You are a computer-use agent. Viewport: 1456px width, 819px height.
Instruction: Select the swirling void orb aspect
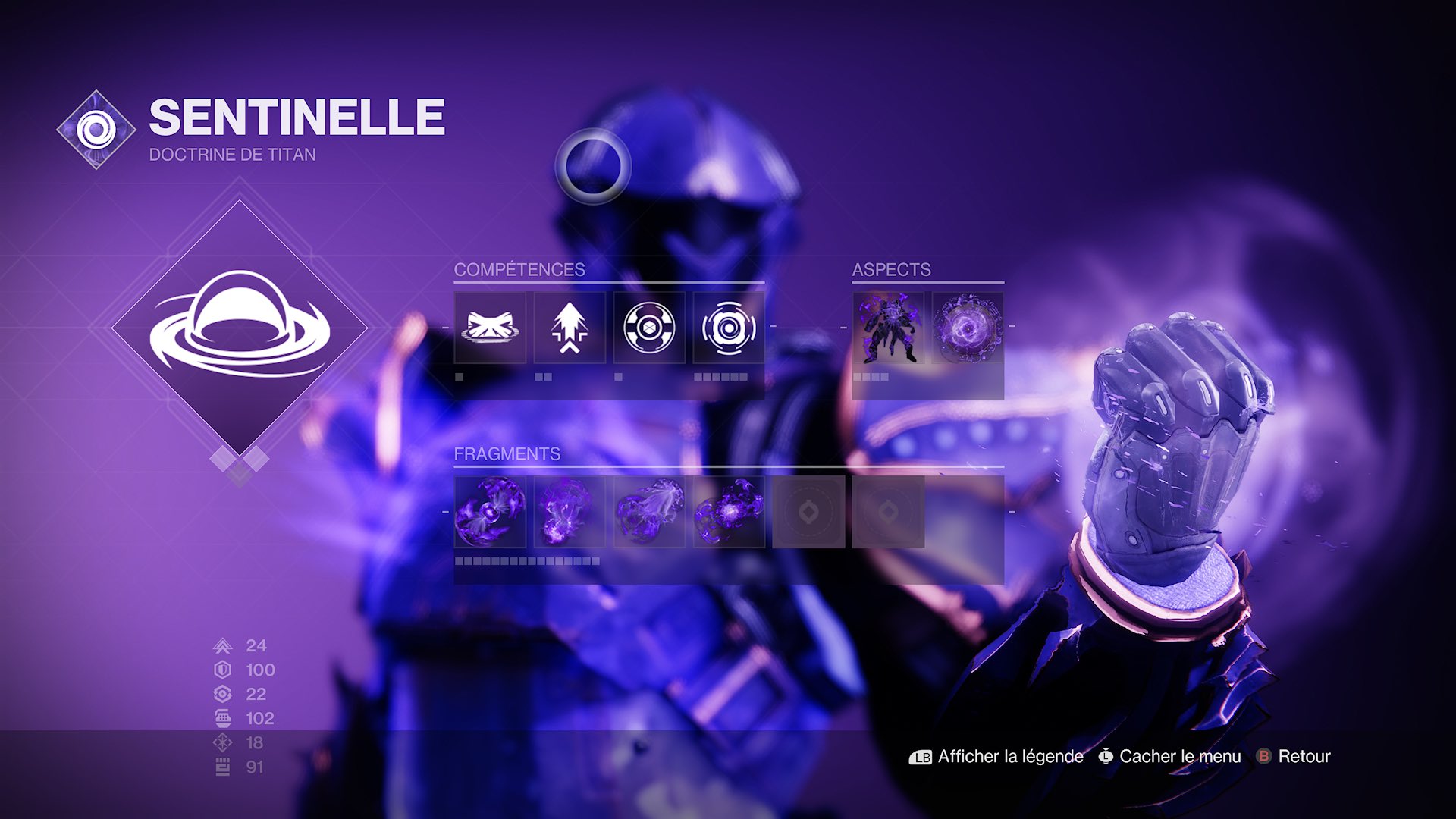[x=968, y=328]
